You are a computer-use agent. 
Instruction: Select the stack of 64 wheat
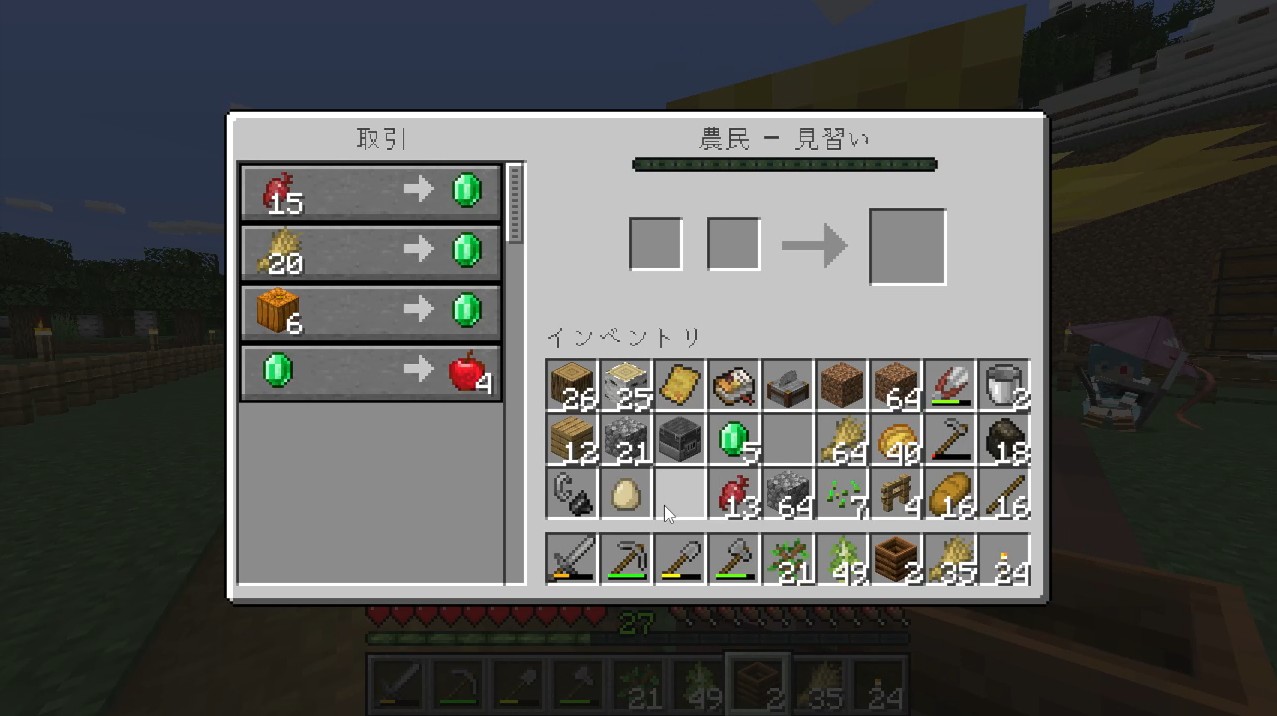pos(842,439)
